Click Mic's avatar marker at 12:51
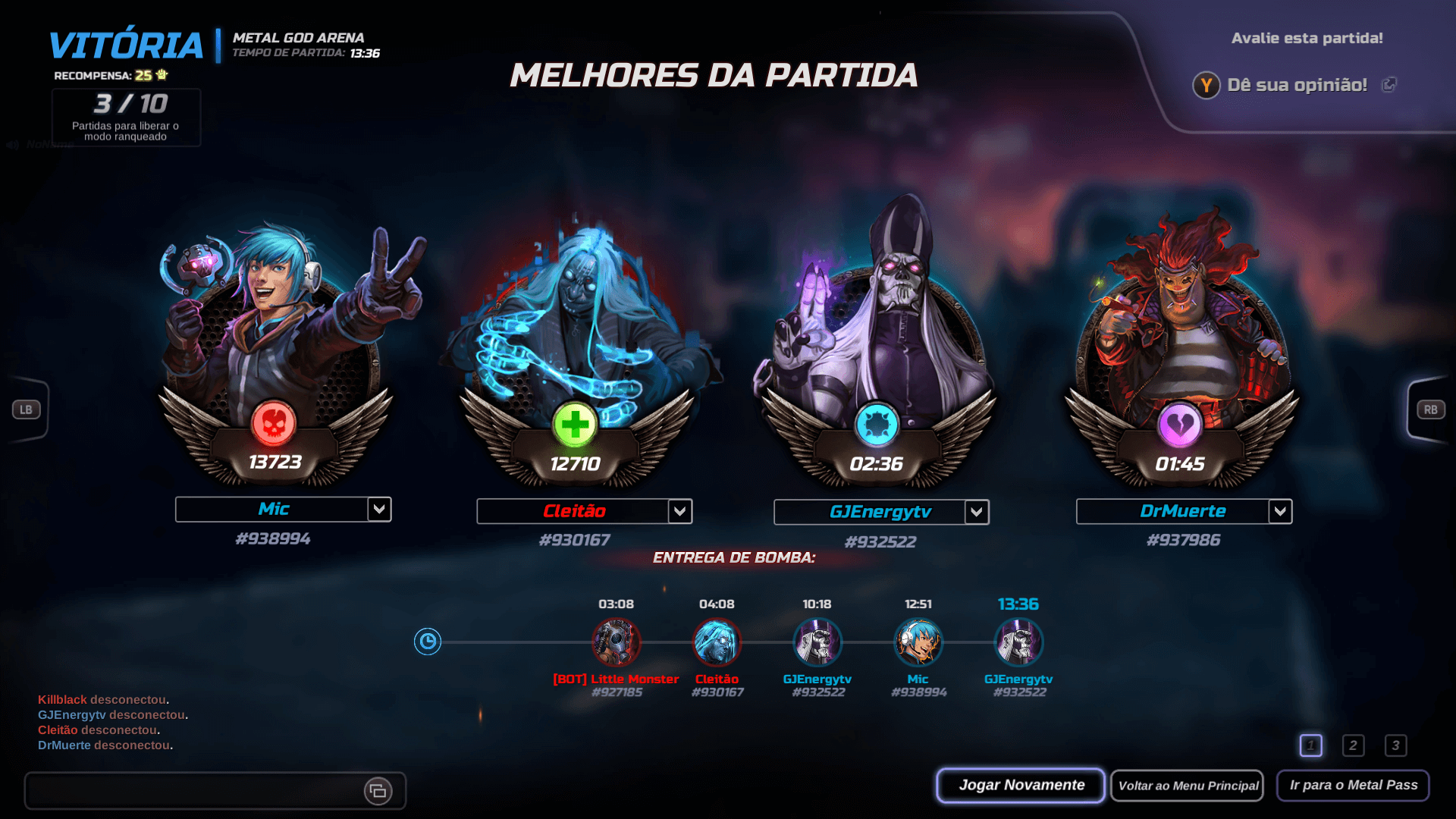Viewport: 1456px width, 819px height. 918,642
